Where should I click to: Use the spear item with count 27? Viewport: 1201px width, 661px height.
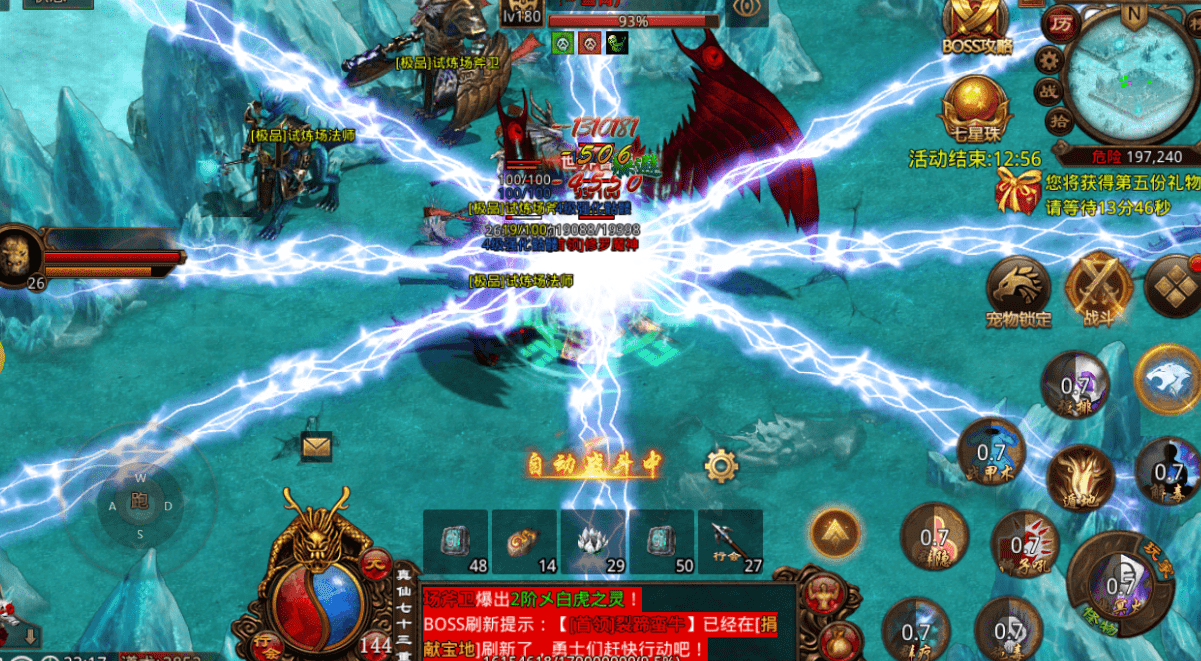730,541
